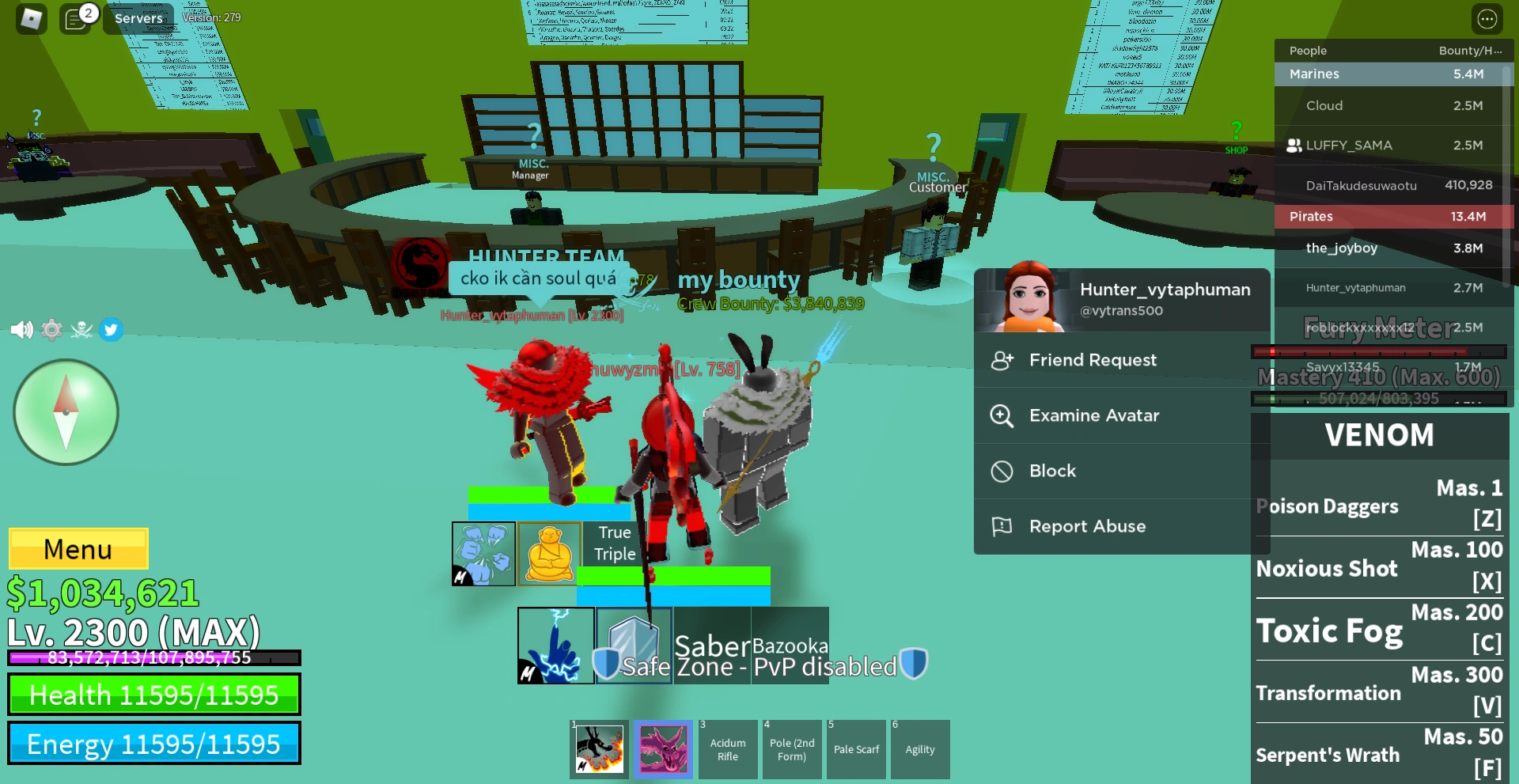Open the game settings gear icon
This screenshot has width=1519, height=784.
(51, 330)
